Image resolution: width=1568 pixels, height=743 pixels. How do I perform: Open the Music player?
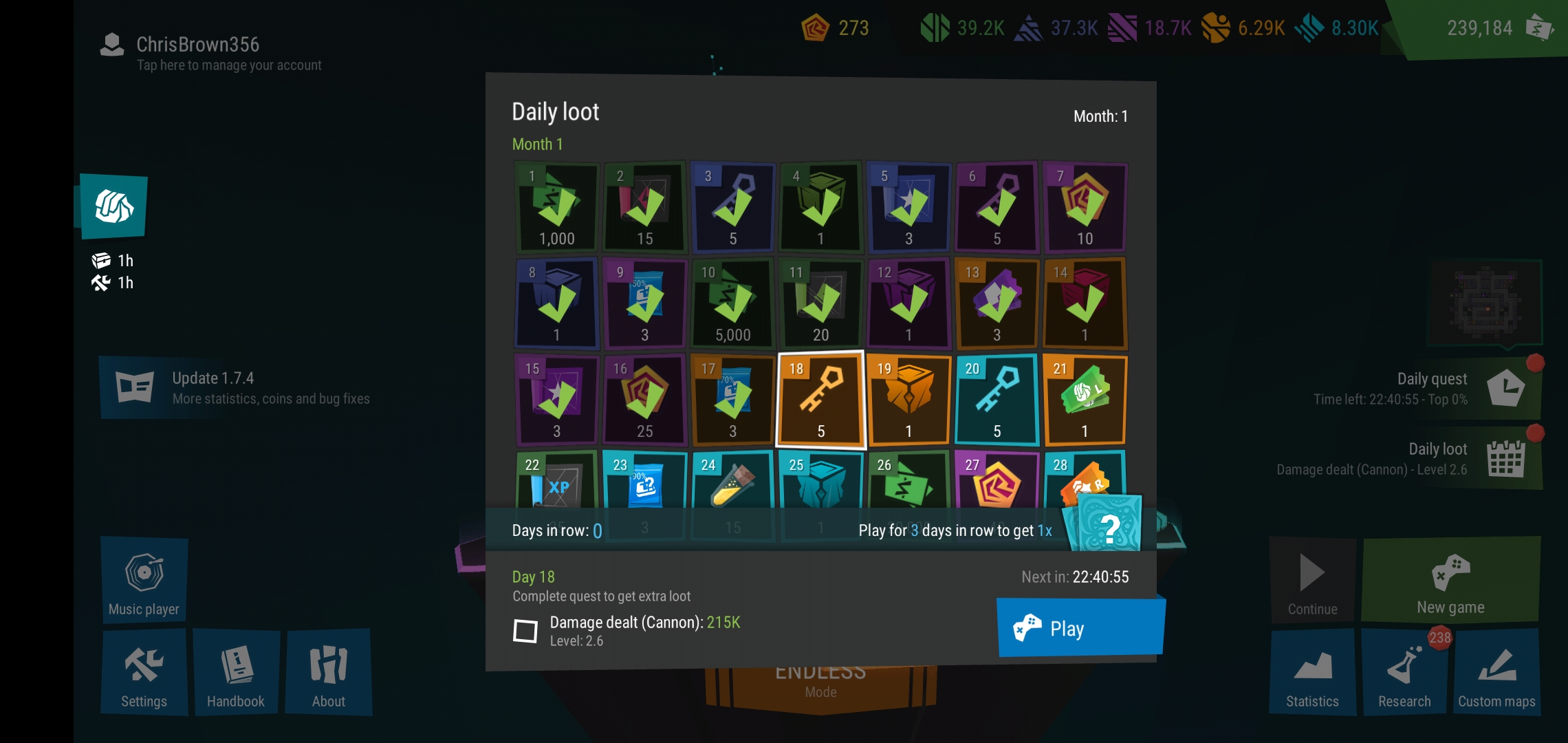tap(144, 580)
